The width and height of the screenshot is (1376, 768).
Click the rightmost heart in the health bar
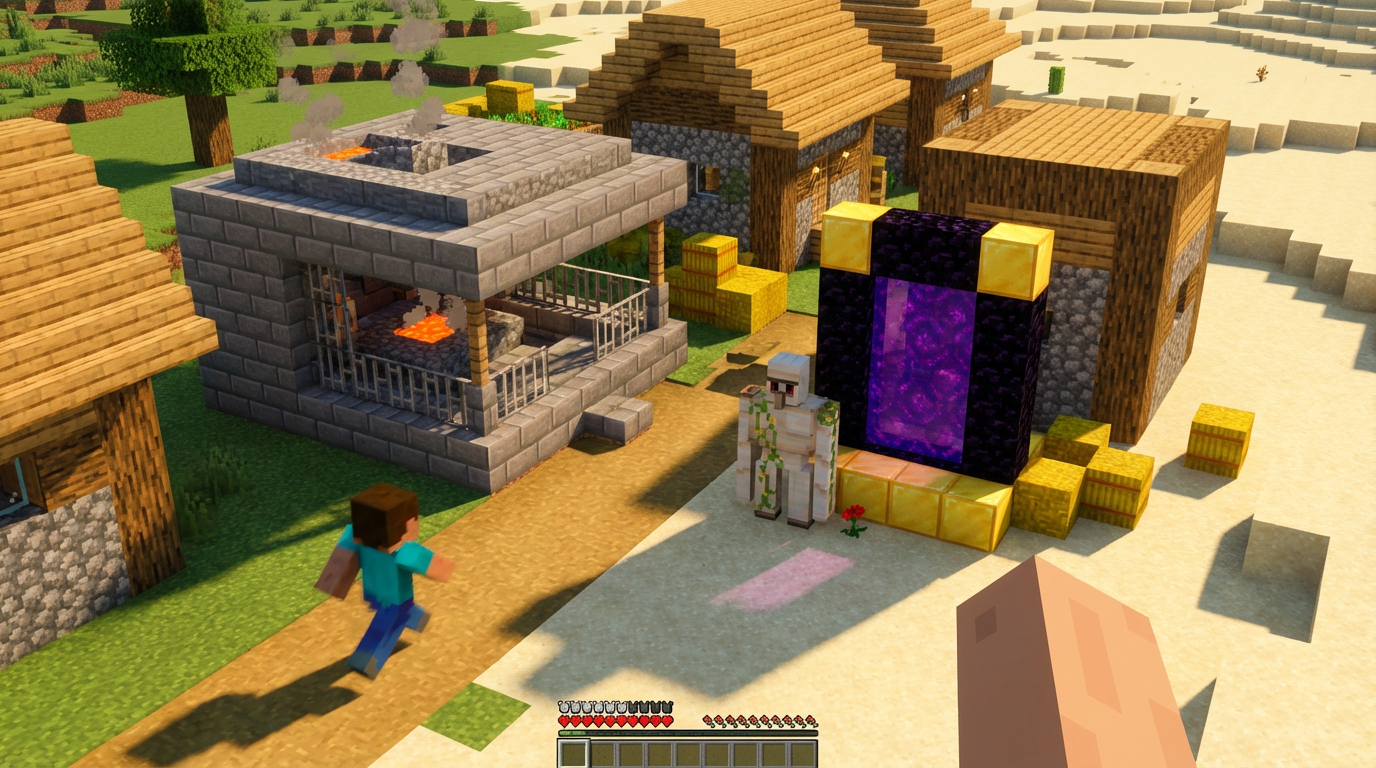click(666, 721)
